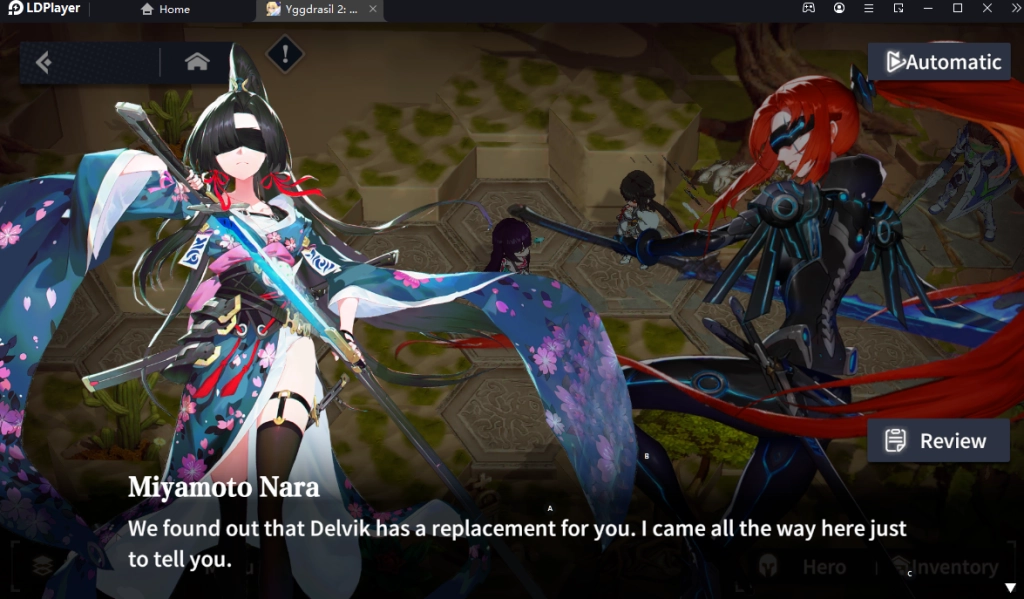Go back using the arrow button

pos(44,63)
